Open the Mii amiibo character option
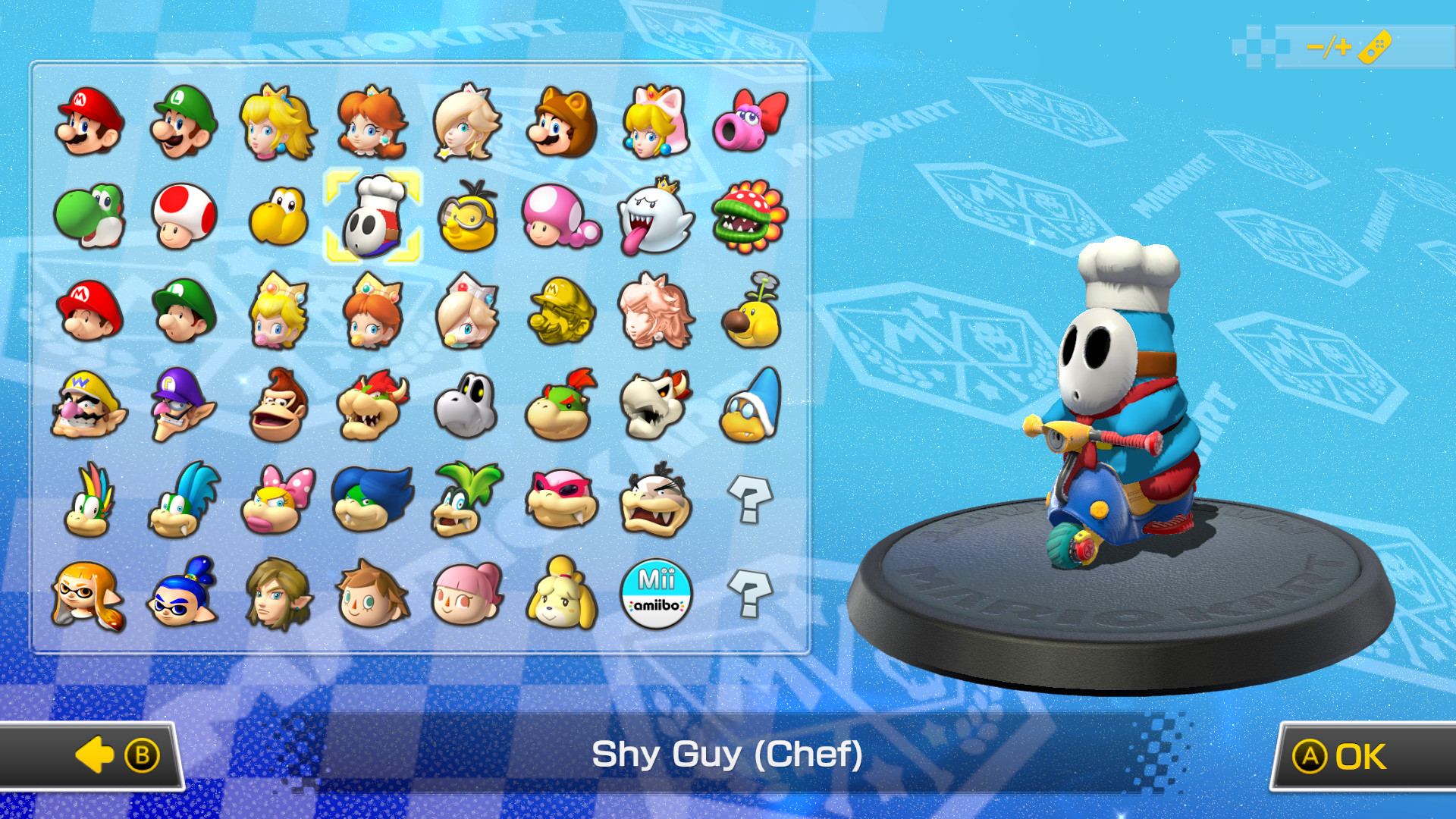The height and width of the screenshot is (819, 1456). point(654,595)
